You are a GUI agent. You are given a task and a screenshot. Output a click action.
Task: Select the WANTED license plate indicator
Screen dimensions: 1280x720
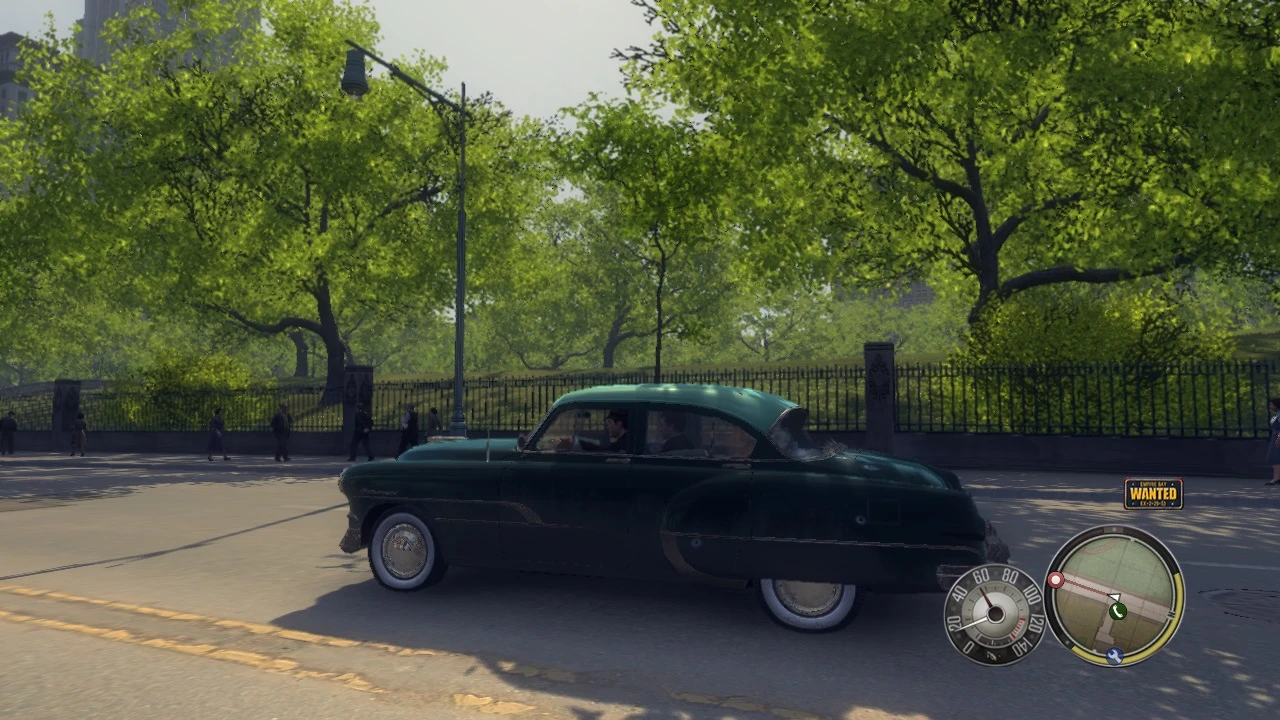1153,493
